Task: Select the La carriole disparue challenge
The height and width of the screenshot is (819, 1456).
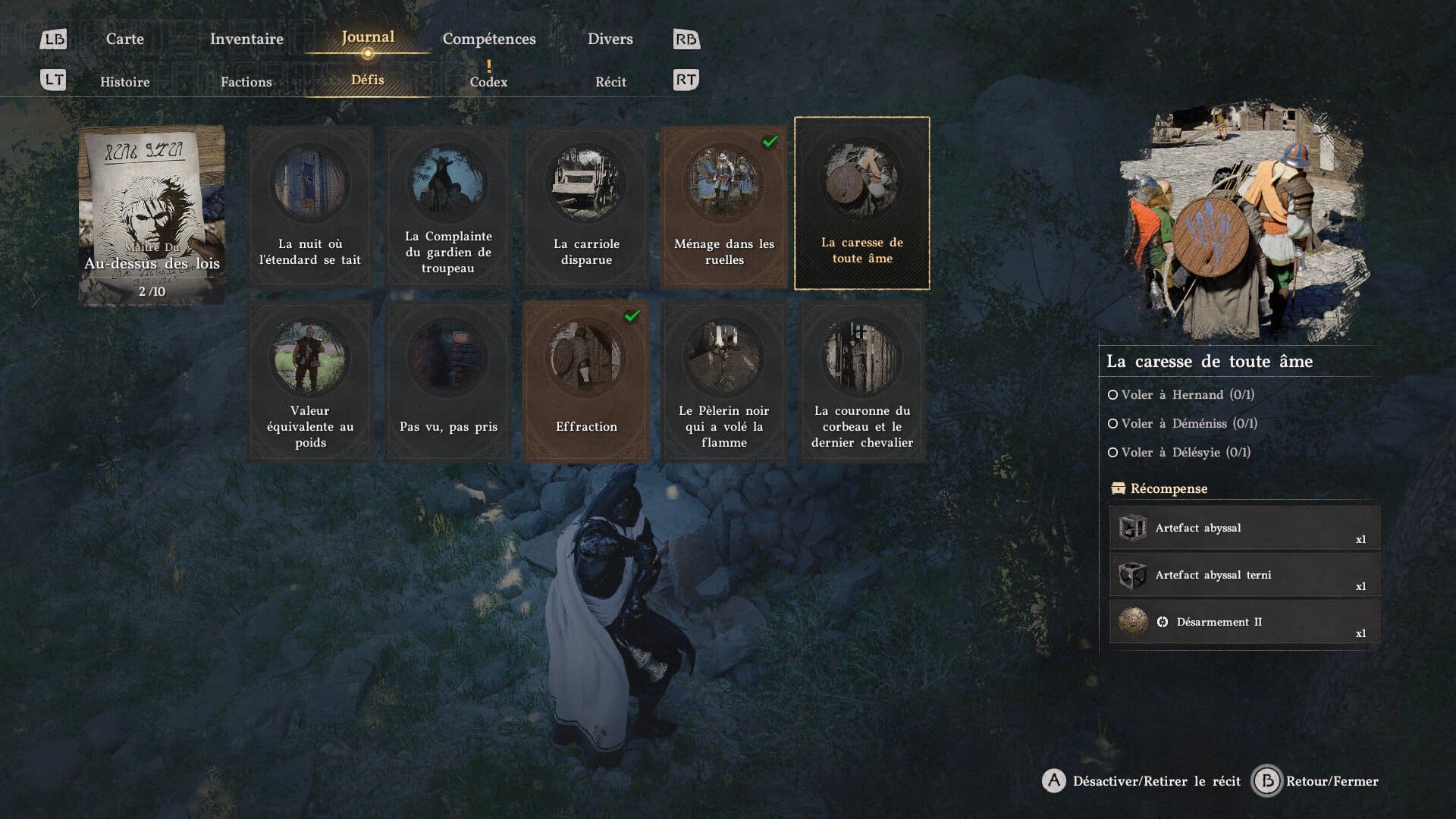Action: click(586, 206)
